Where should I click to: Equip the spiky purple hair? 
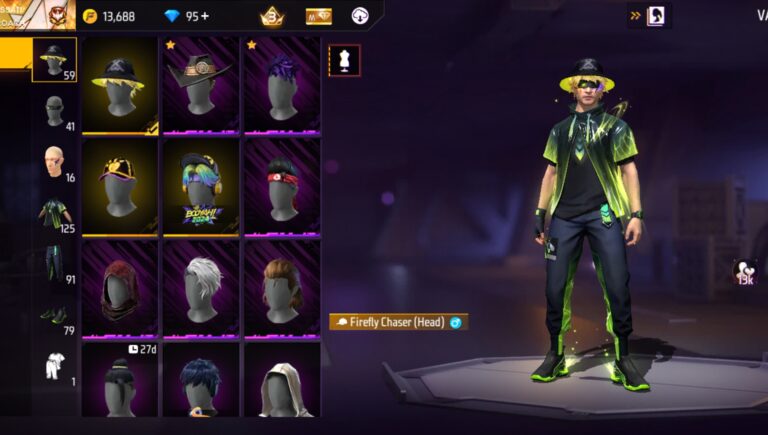click(x=282, y=86)
